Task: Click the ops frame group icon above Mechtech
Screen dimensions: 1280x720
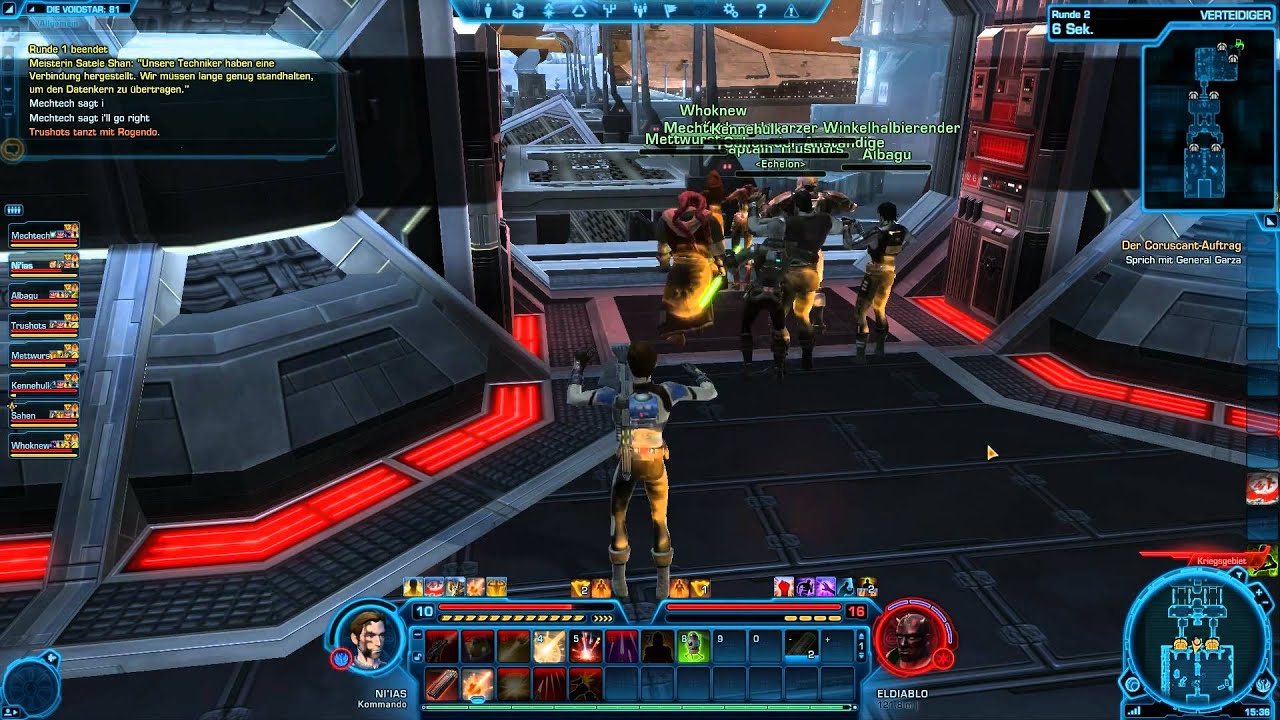Action: tap(14, 210)
